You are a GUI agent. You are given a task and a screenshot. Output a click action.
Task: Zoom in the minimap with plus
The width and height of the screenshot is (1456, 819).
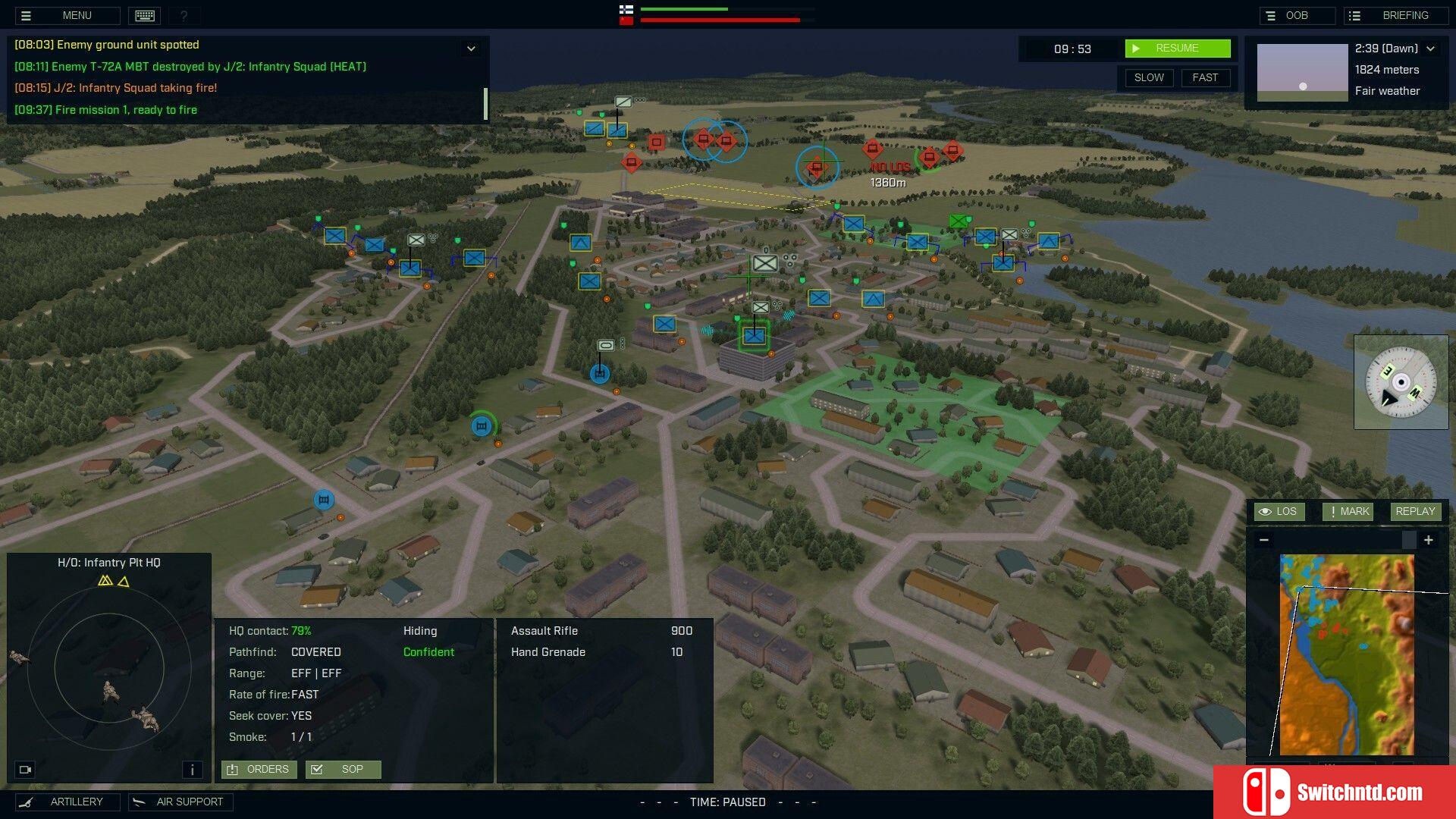tap(1429, 540)
